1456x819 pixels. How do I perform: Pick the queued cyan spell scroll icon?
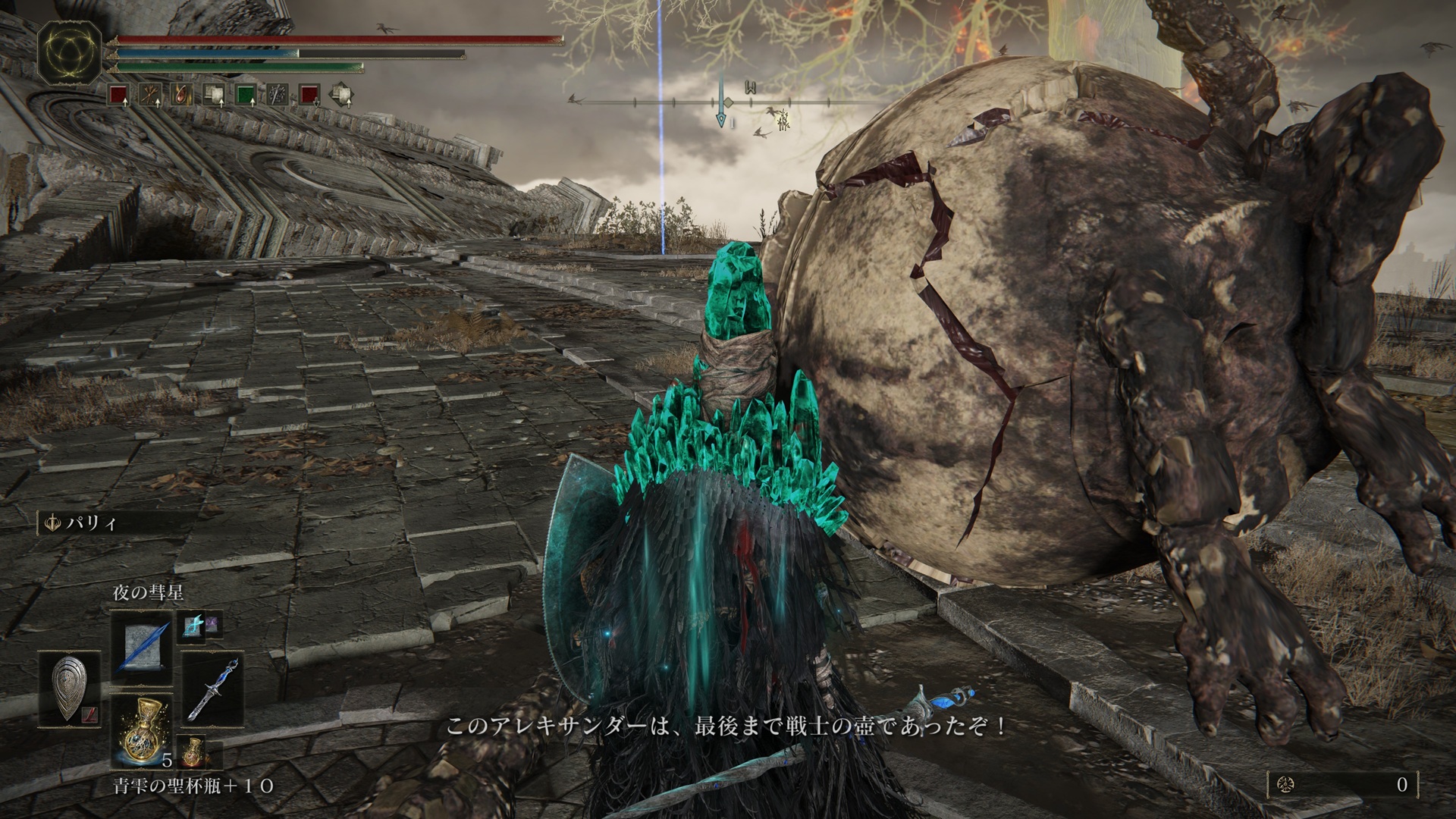point(190,625)
